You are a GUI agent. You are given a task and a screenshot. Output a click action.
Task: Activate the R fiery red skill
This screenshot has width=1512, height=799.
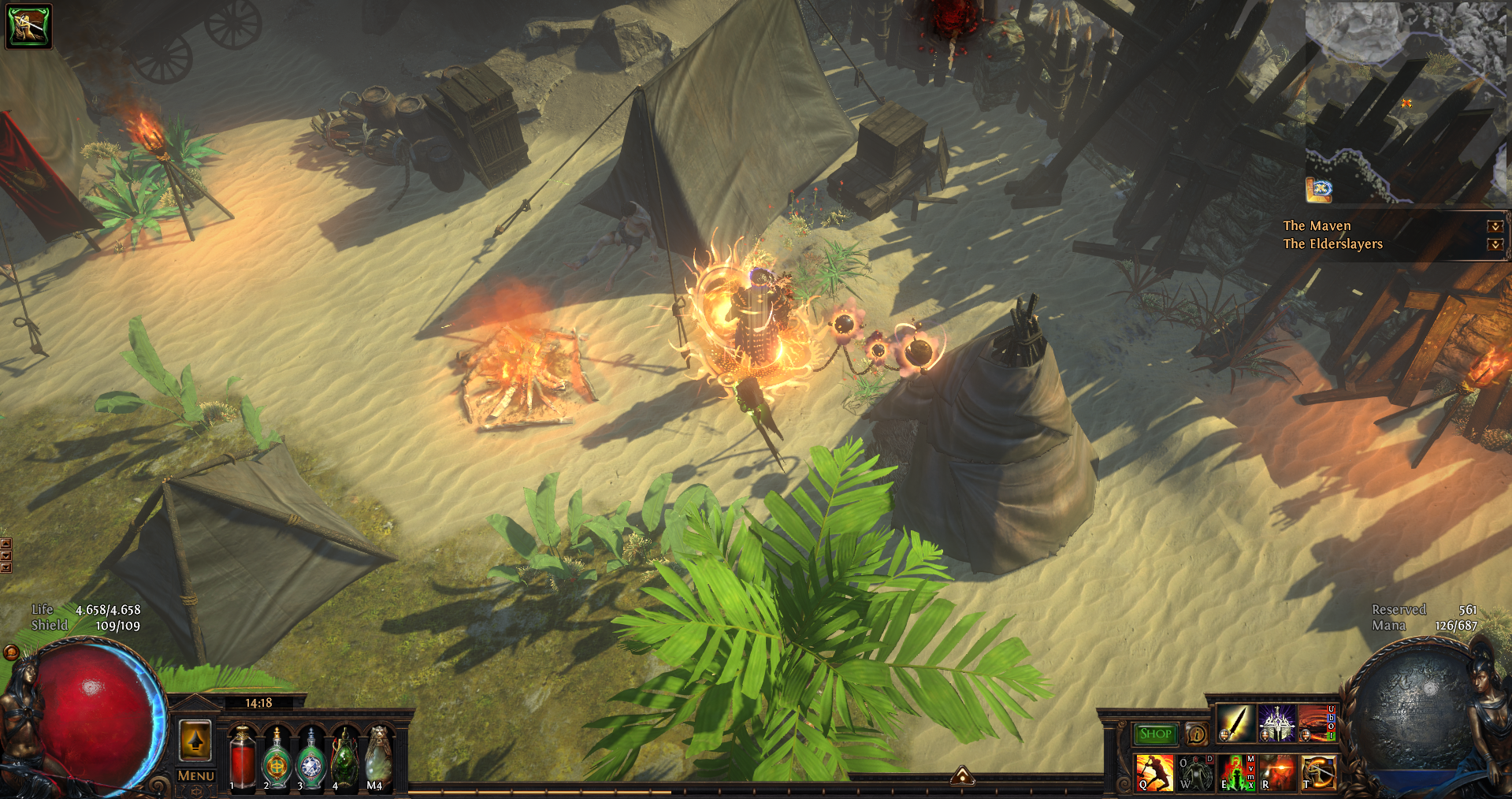(1277, 772)
